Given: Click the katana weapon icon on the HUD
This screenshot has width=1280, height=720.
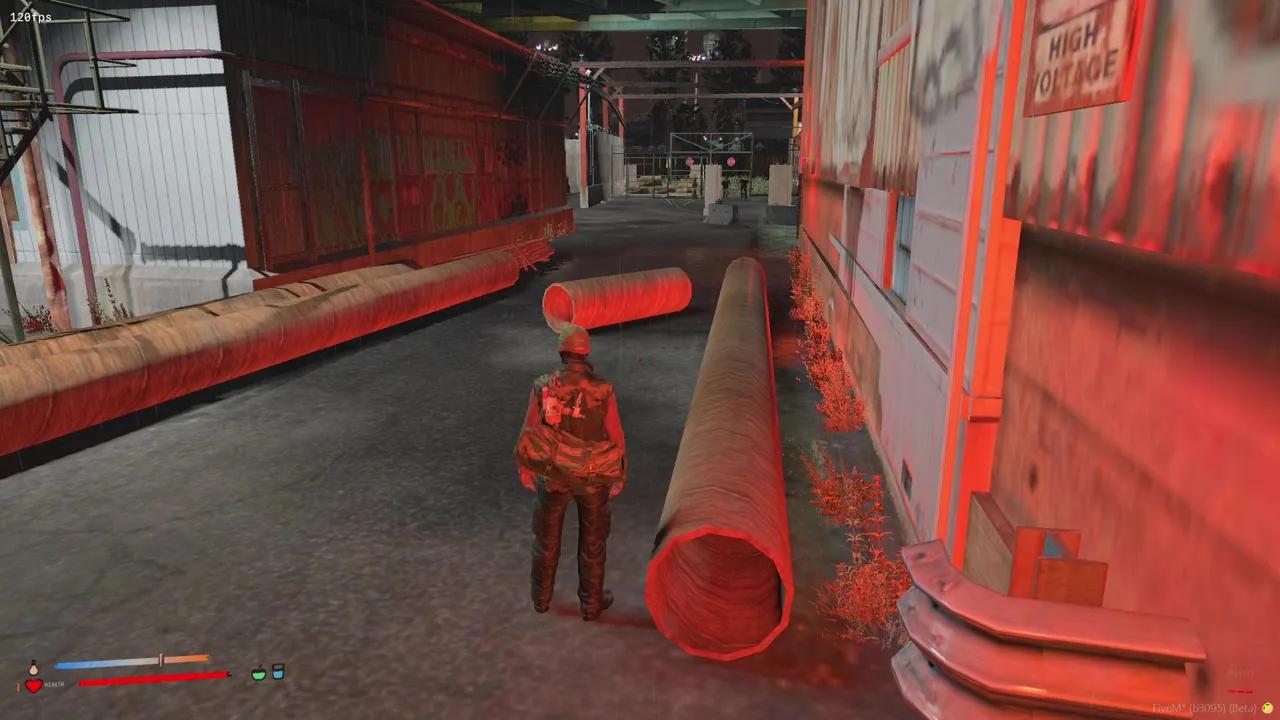Looking at the screenshot, I should coord(160,659).
